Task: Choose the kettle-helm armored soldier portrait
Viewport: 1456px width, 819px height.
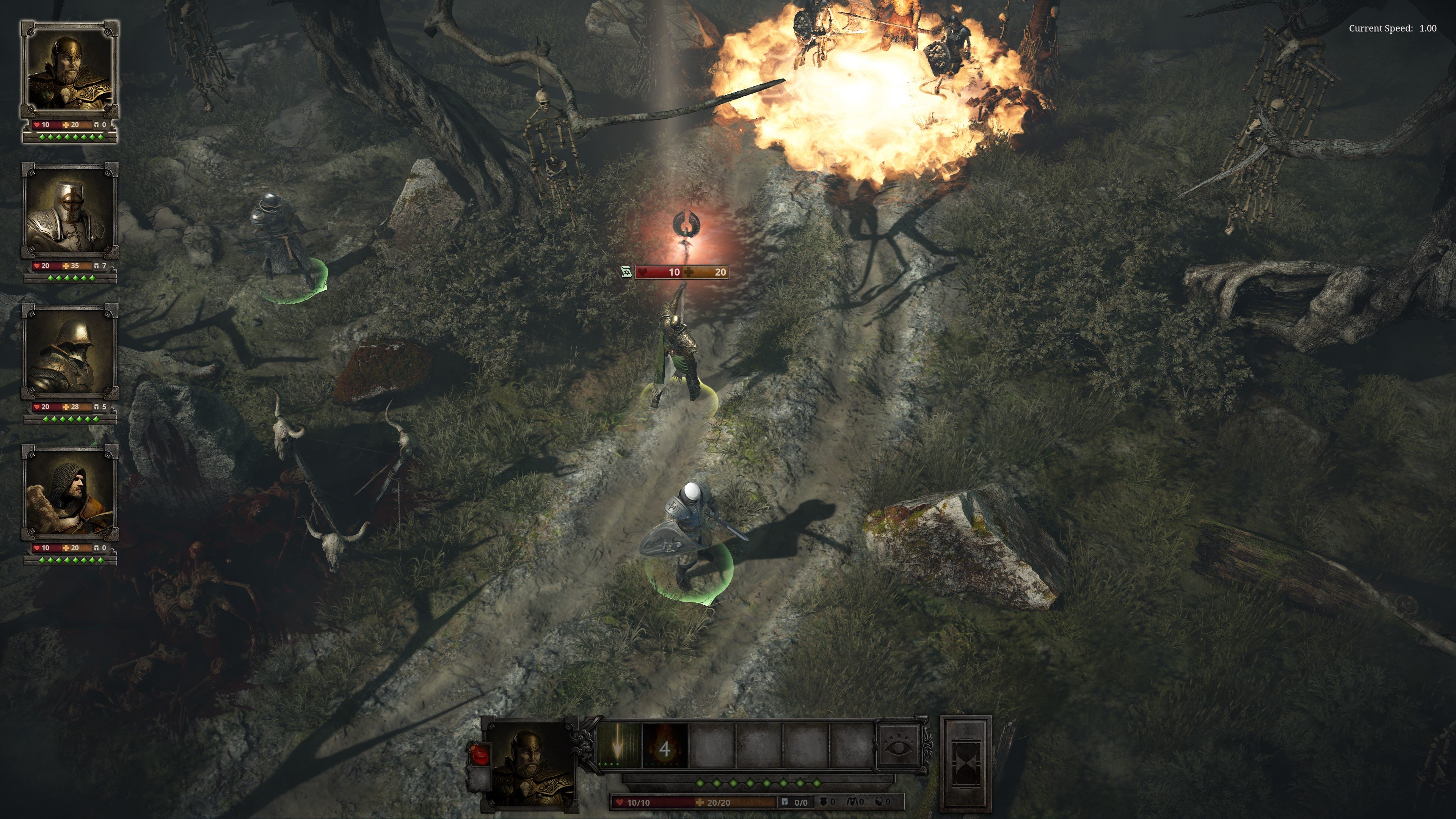Action: (69, 353)
